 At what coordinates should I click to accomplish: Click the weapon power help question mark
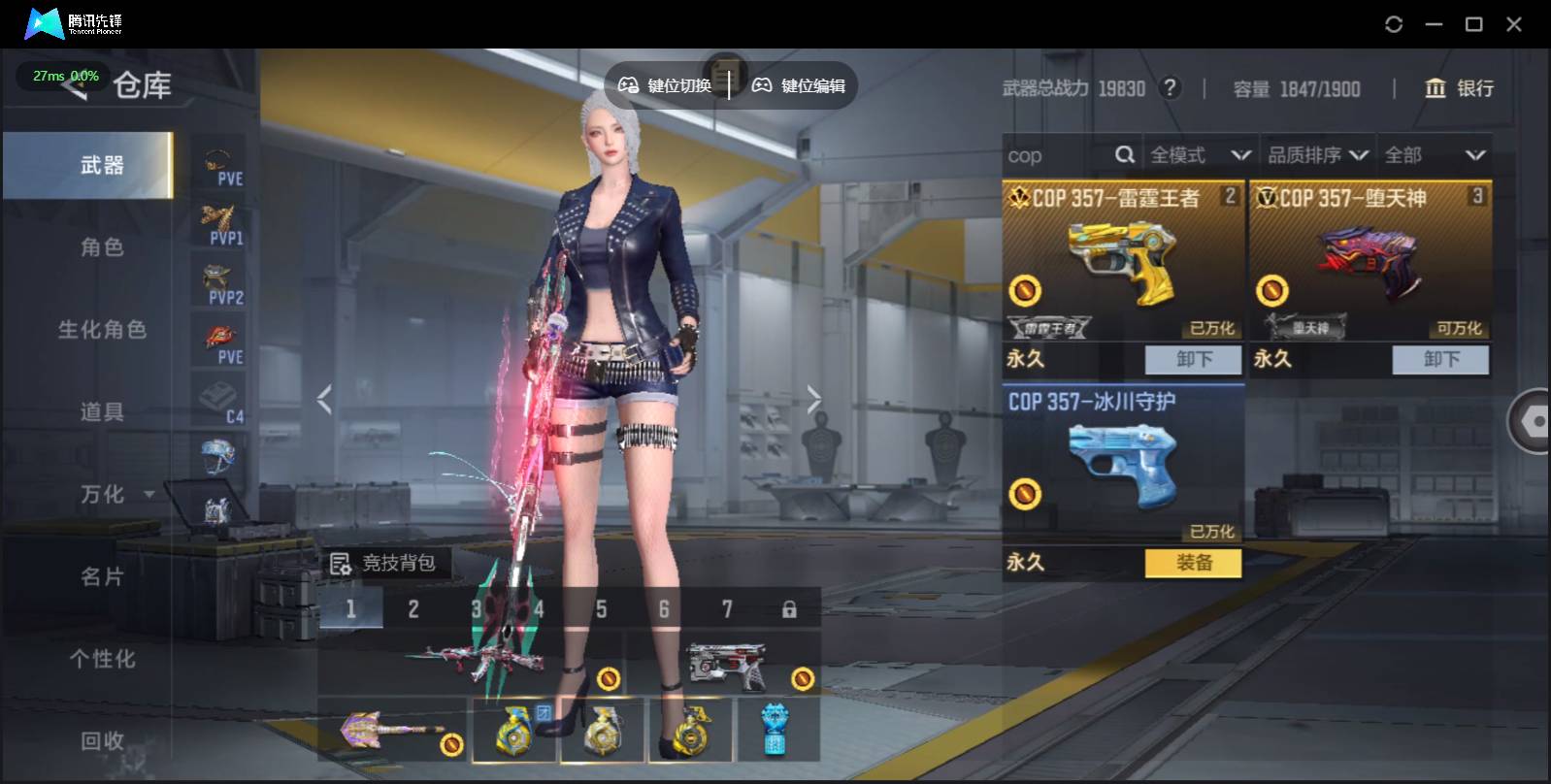(1171, 89)
